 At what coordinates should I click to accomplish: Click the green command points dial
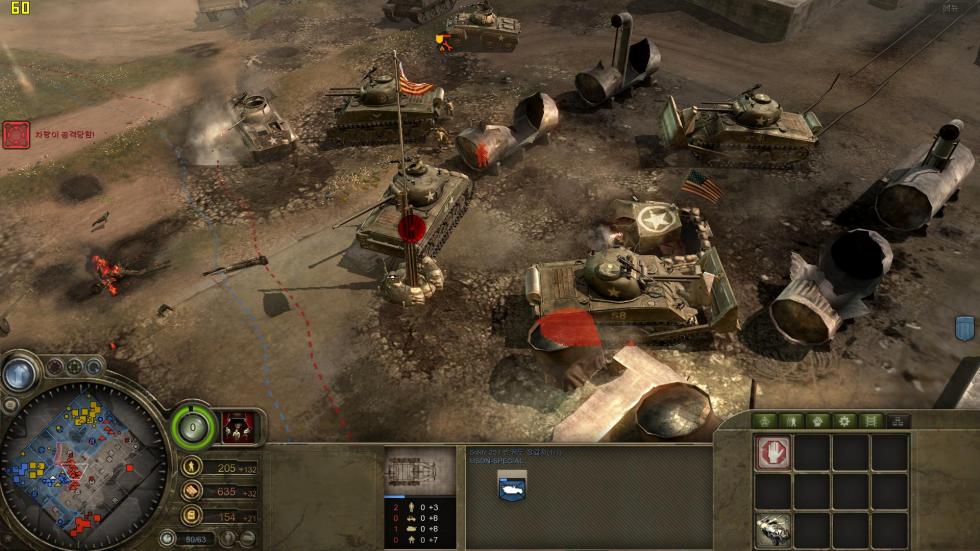[193, 428]
